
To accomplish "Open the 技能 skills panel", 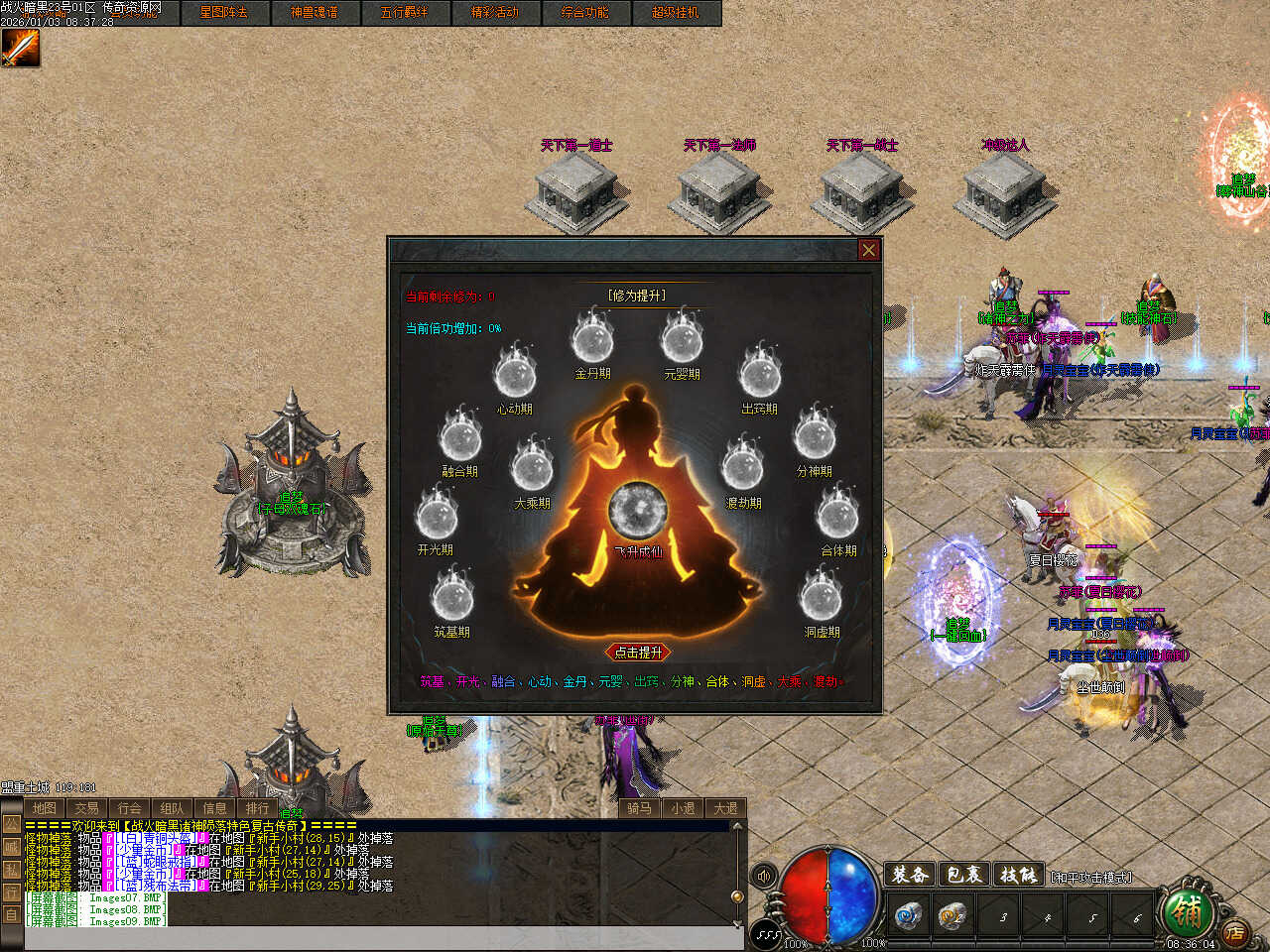I will pyautogui.click(x=1018, y=875).
